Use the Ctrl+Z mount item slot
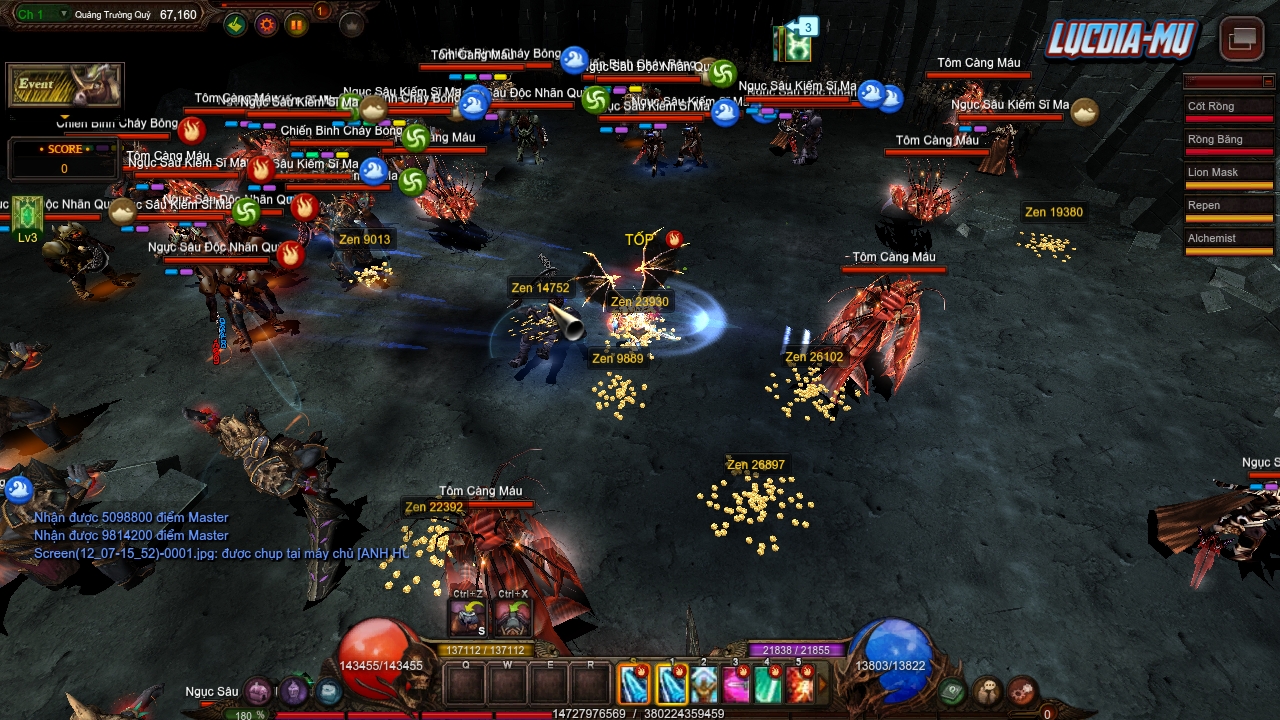Image resolution: width=1280 pixels, height=720 pixels. [468, 619]
